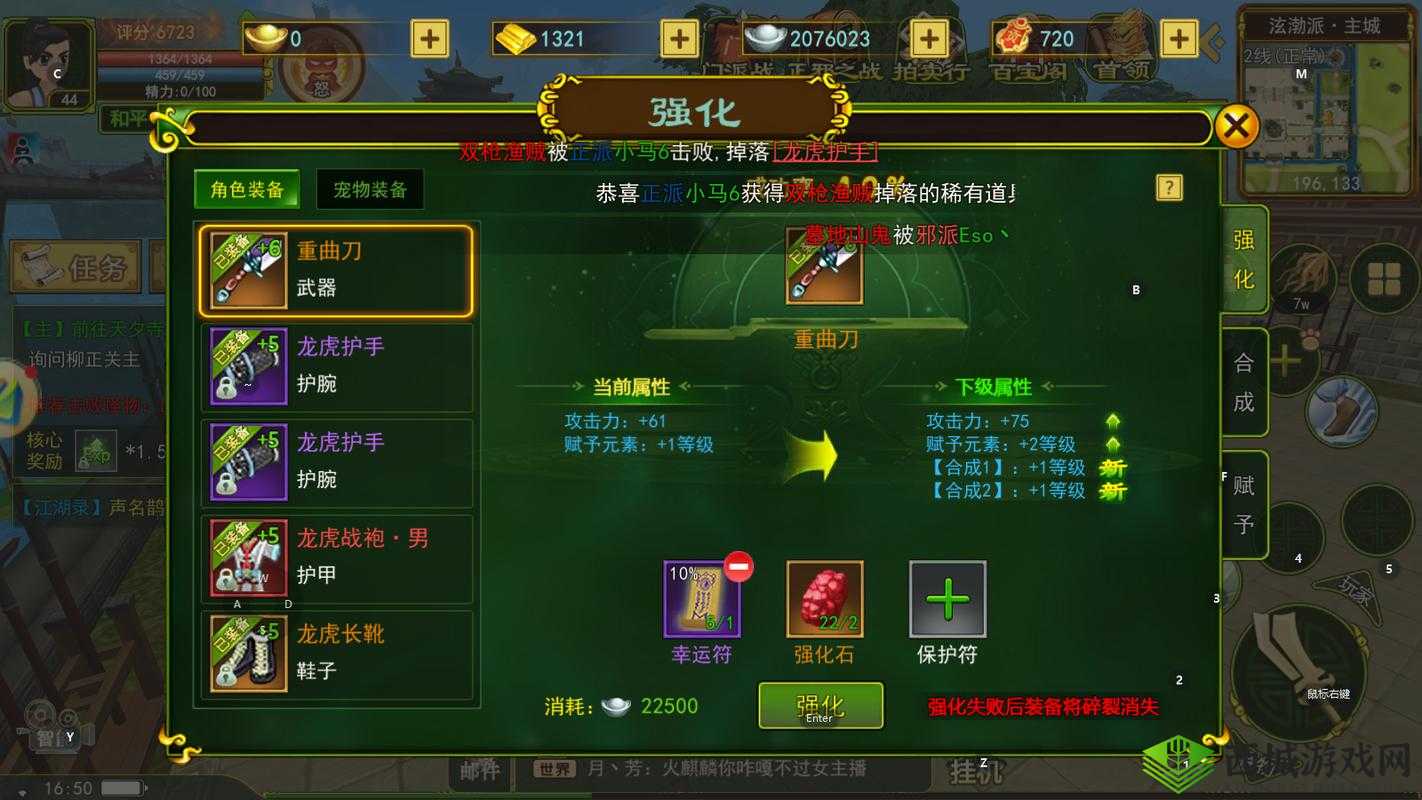Select the 强化石 enhancement stone slot

coord(825,600)
